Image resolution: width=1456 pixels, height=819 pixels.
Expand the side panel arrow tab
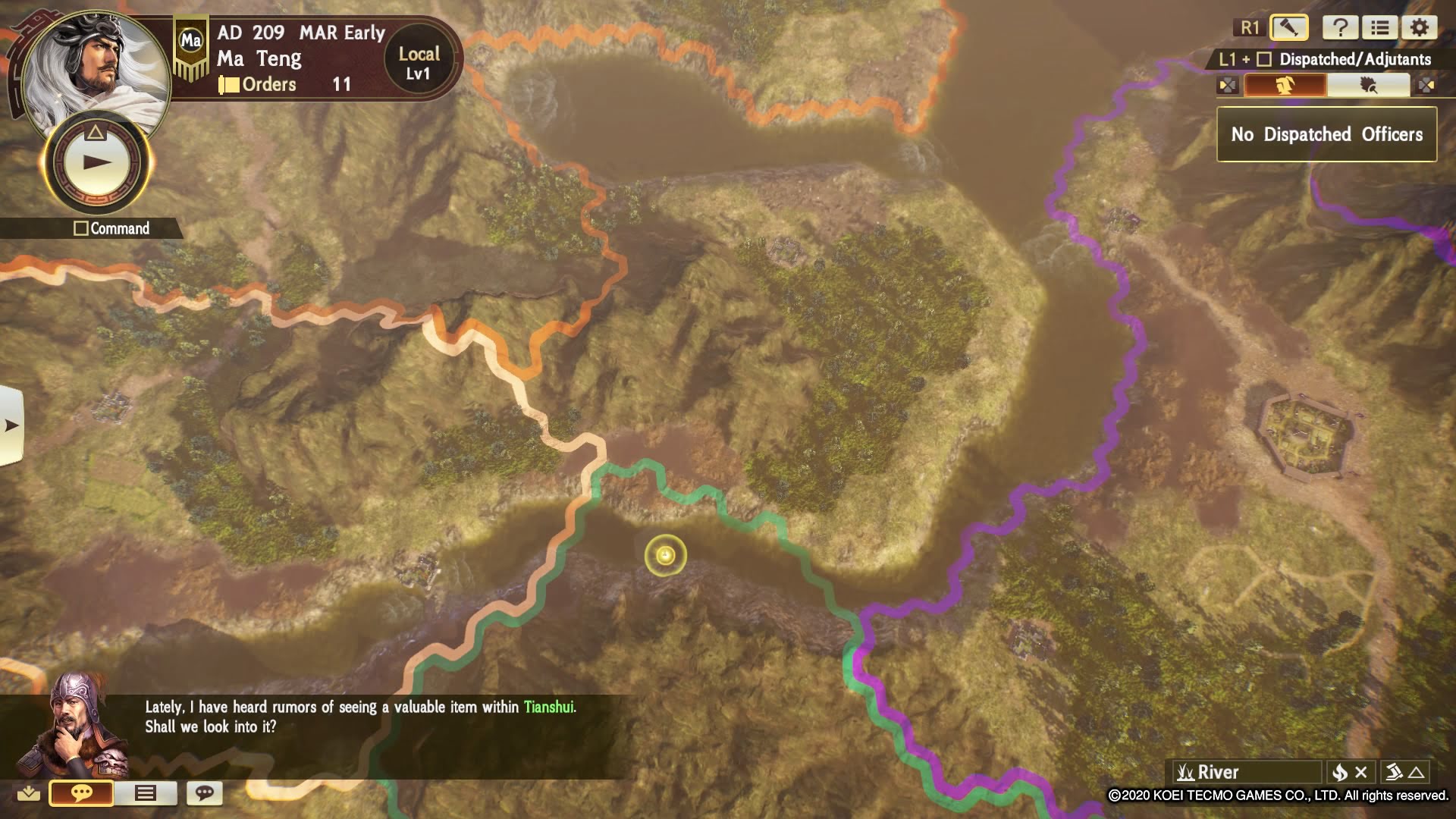(11, 425)
